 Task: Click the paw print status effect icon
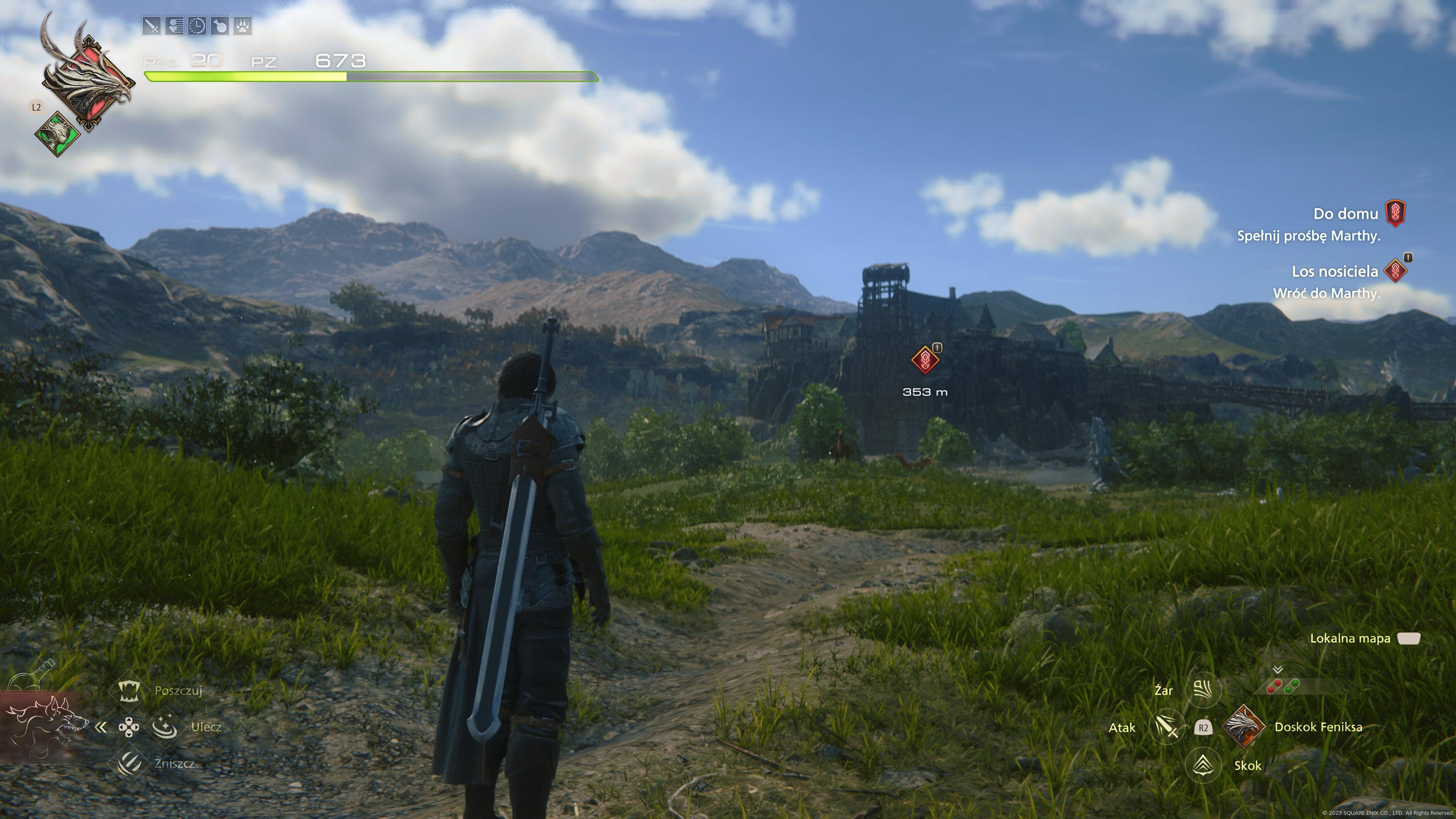point(243,26)
